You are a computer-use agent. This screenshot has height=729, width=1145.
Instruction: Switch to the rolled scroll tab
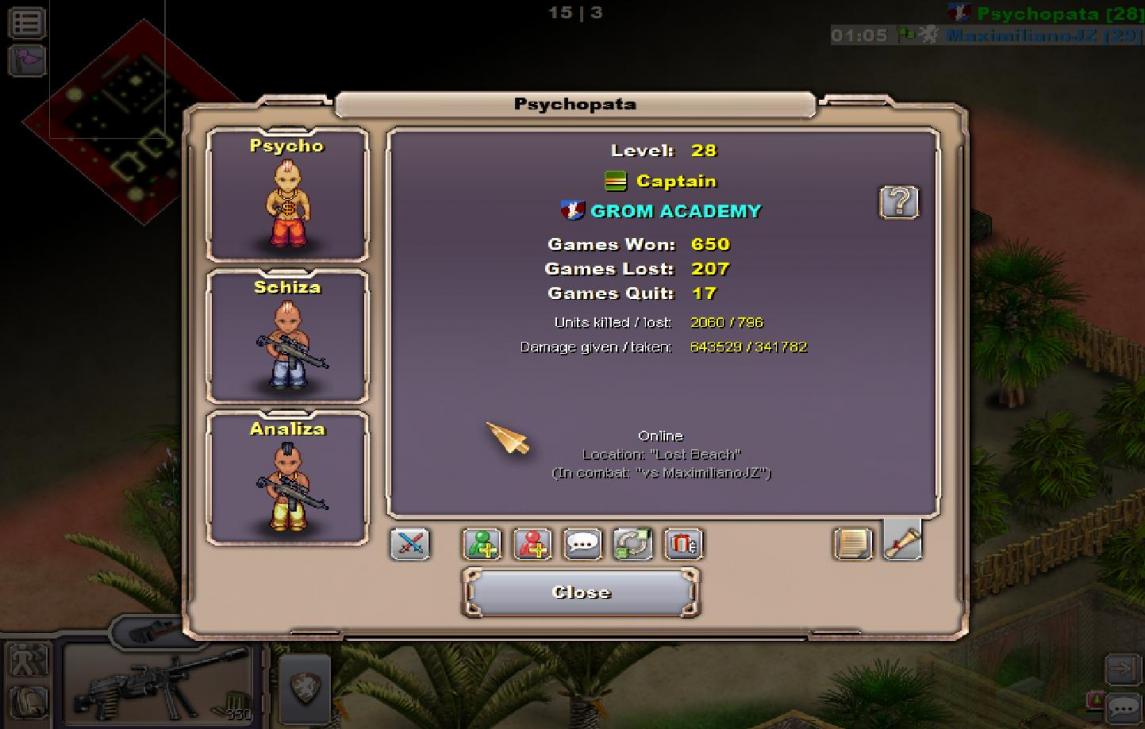[x=902, y=541]
